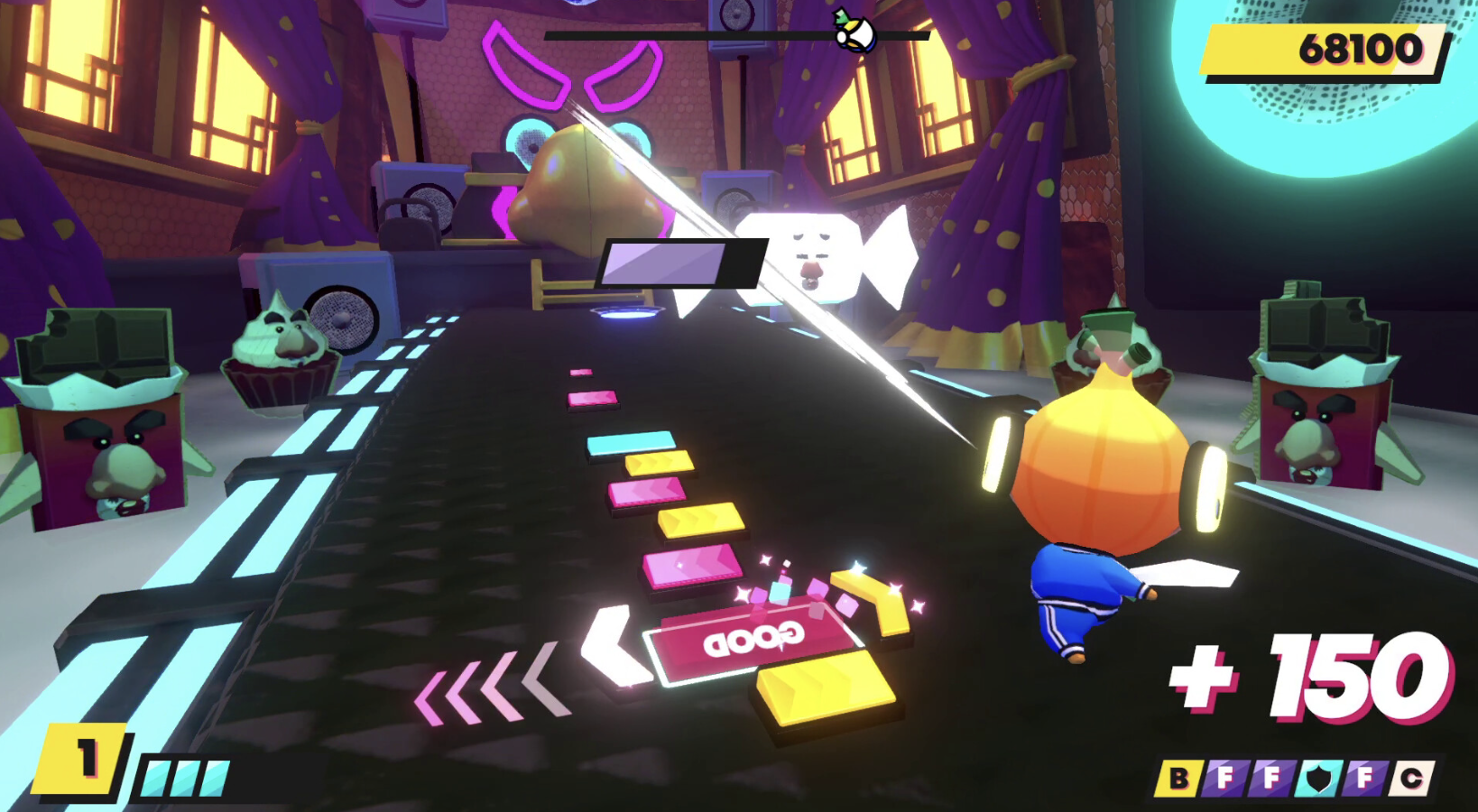
Task: Click the onion sprout icon on the progress bar
Action: (x=854, y=32)
